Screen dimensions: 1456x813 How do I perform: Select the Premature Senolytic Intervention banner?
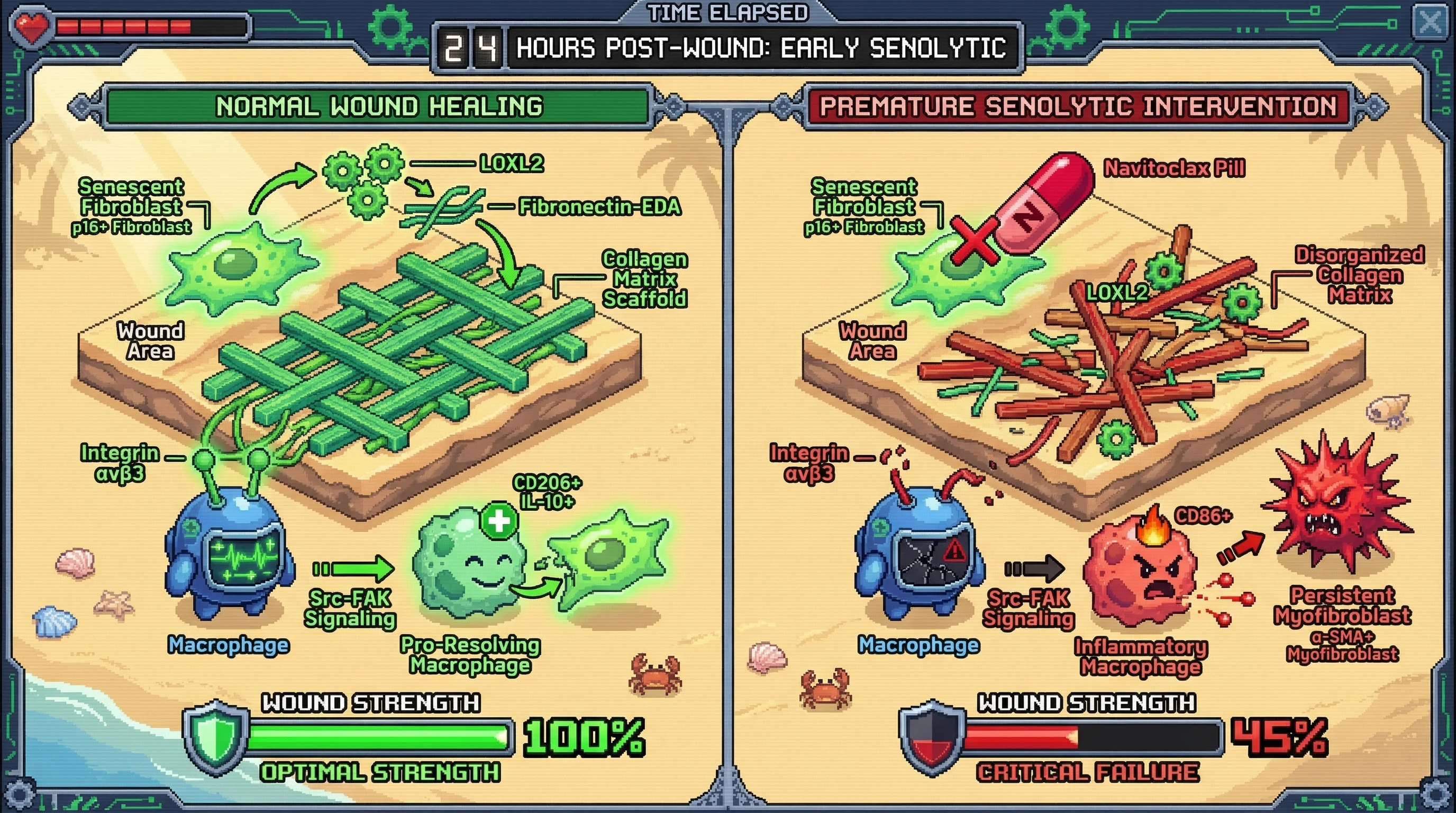pos(1078,106)
